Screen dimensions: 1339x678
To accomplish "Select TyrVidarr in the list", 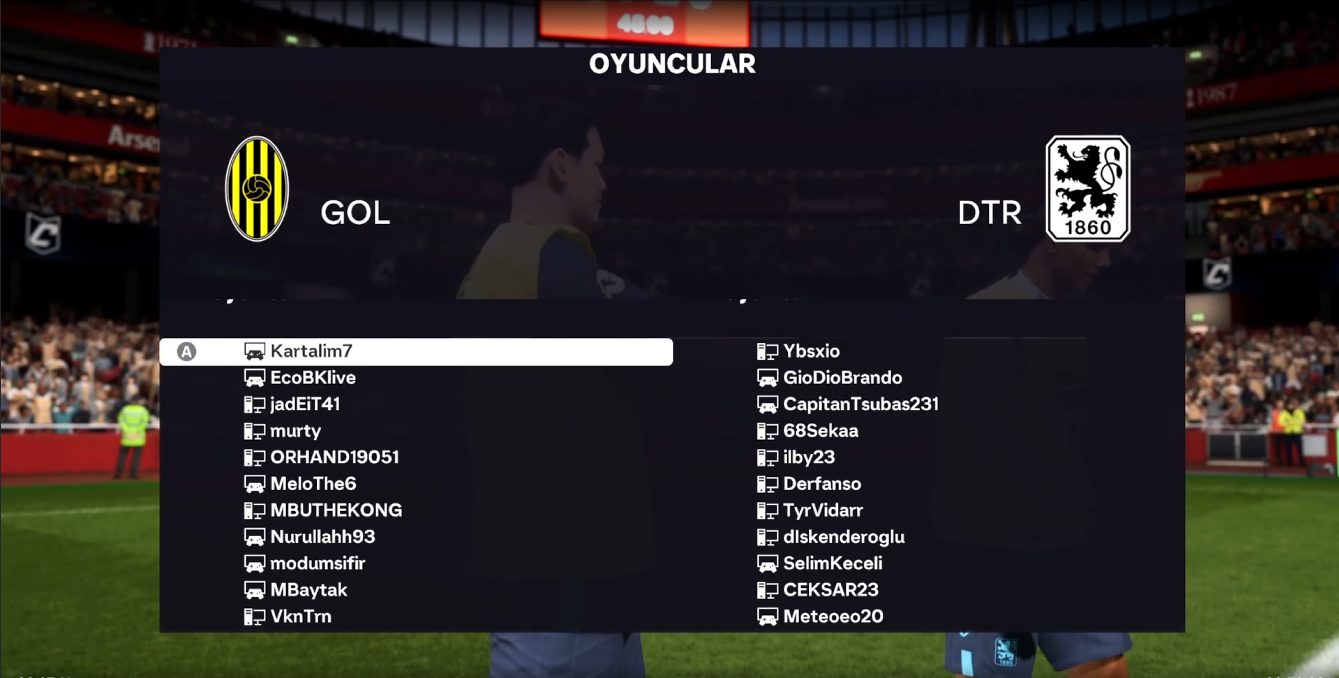I will click(x=822, y=511).
